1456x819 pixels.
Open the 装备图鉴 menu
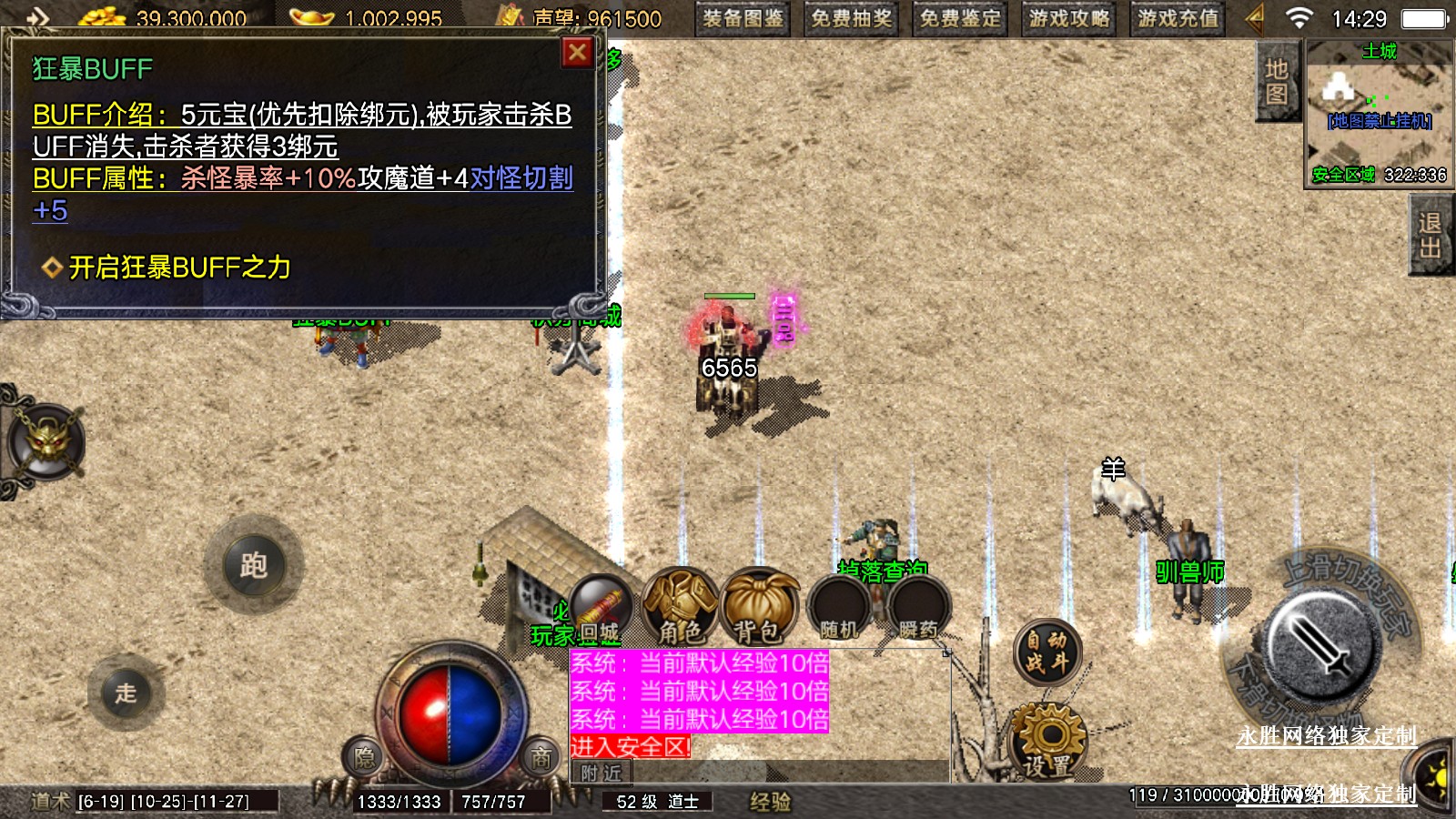[743, 18]
